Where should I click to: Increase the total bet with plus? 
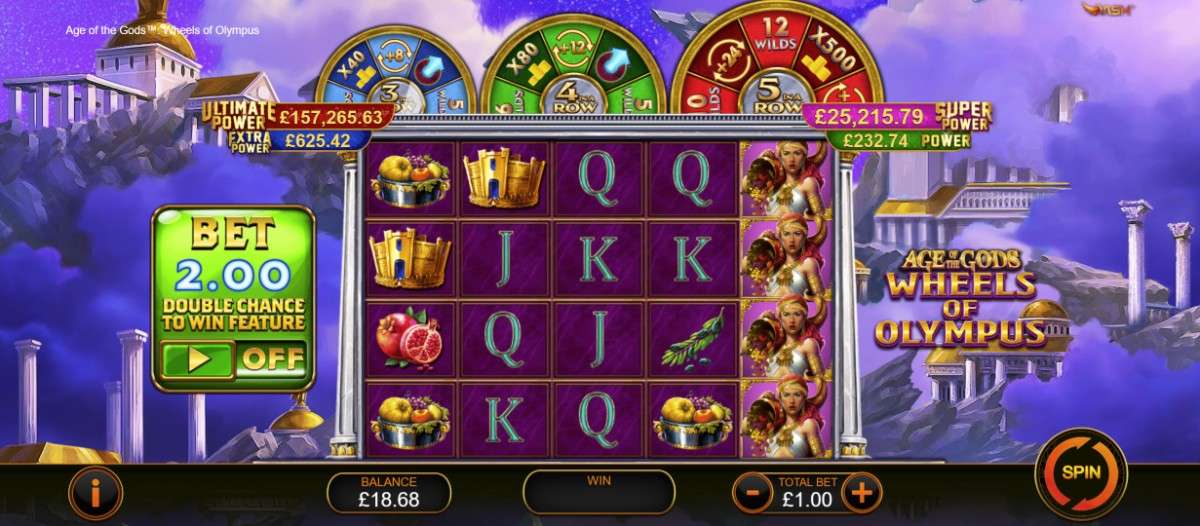click(860, 492)
